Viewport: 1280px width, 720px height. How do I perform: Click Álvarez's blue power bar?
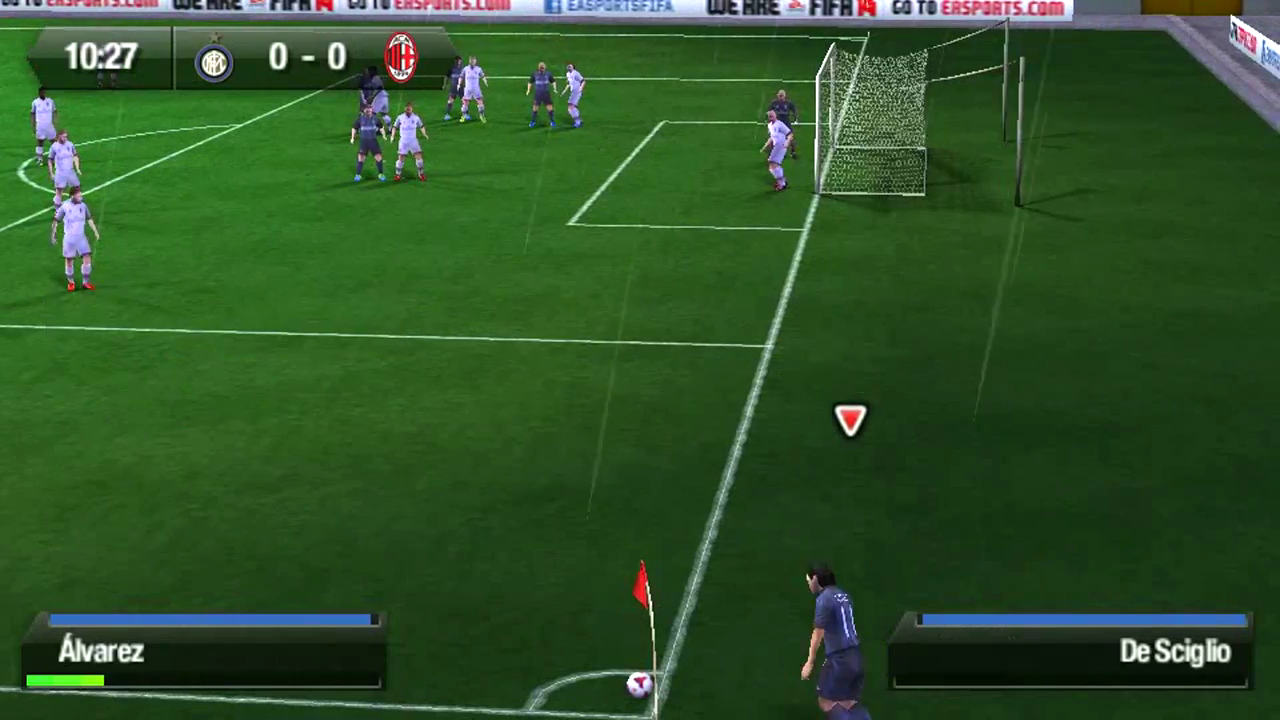[208, 621]
